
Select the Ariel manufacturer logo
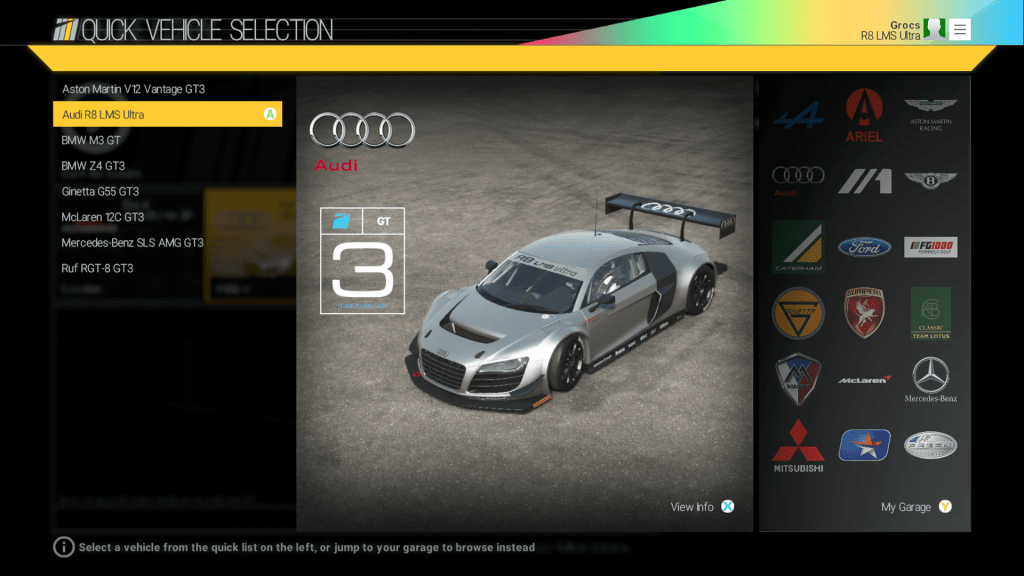(x=864, y=115)
